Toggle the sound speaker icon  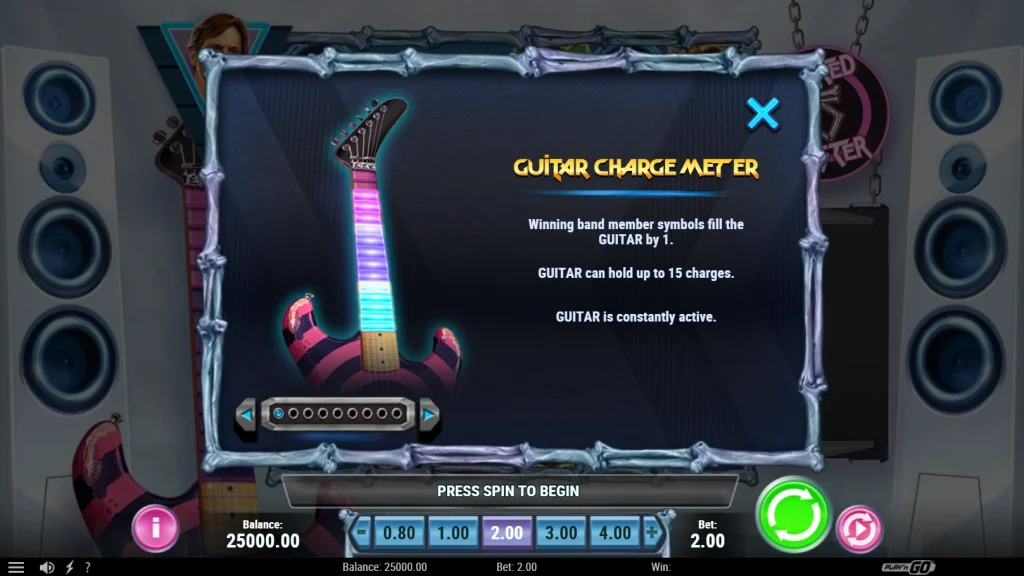[47, 567]
